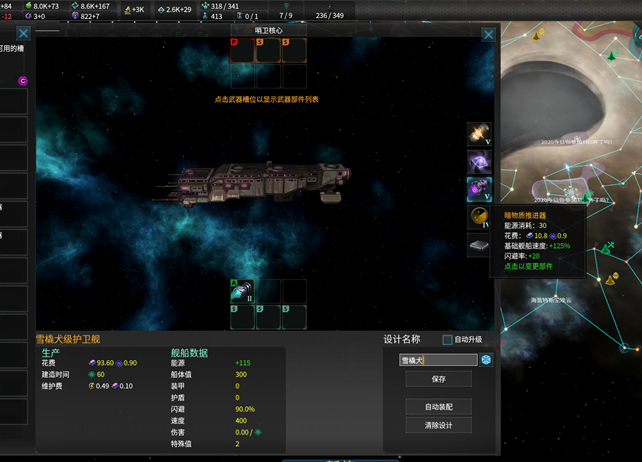
Task: Save the ship design with 保存
Action: point(438,379)
